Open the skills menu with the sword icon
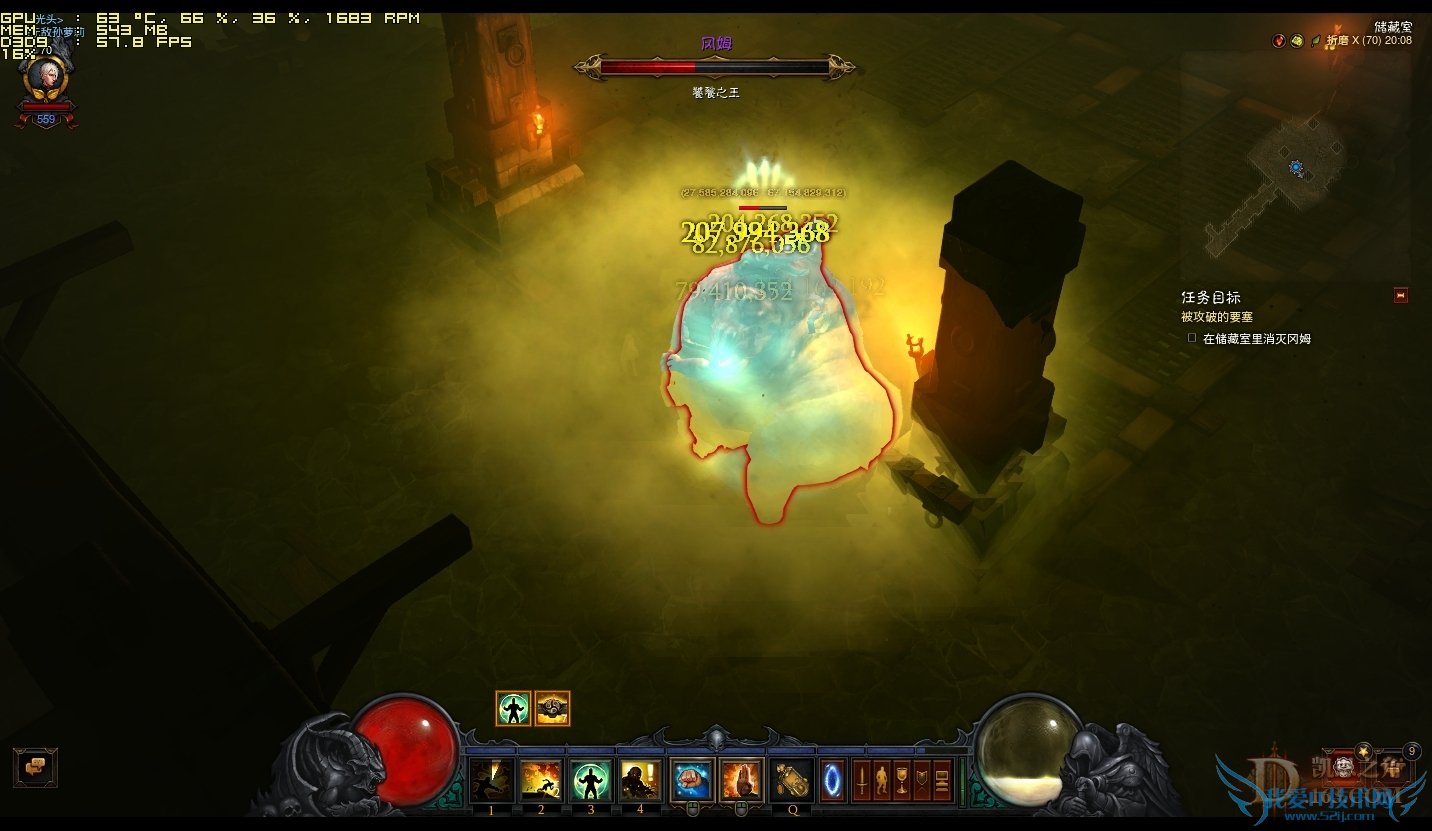Image resolution: width=1432 pixels, height=831 pixels. (x=862, y=780)
